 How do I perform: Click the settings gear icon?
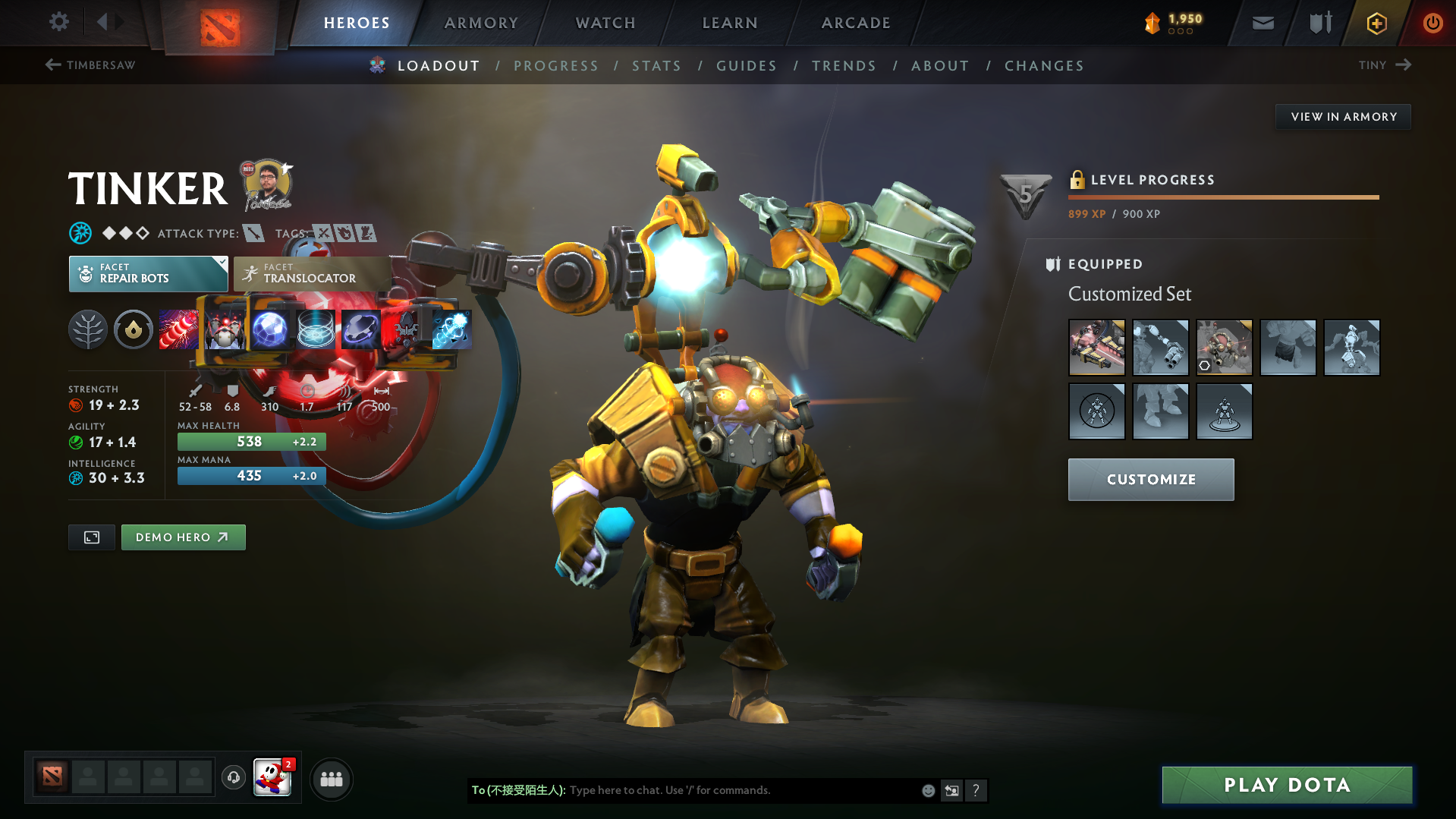(x=58, y=22)
